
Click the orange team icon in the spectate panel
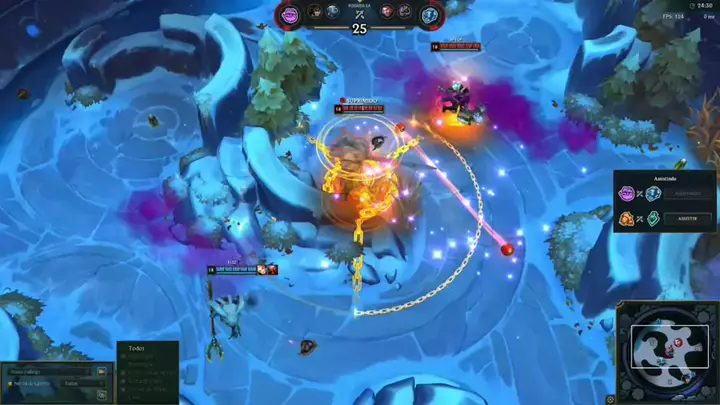click(x=627, y=218)
